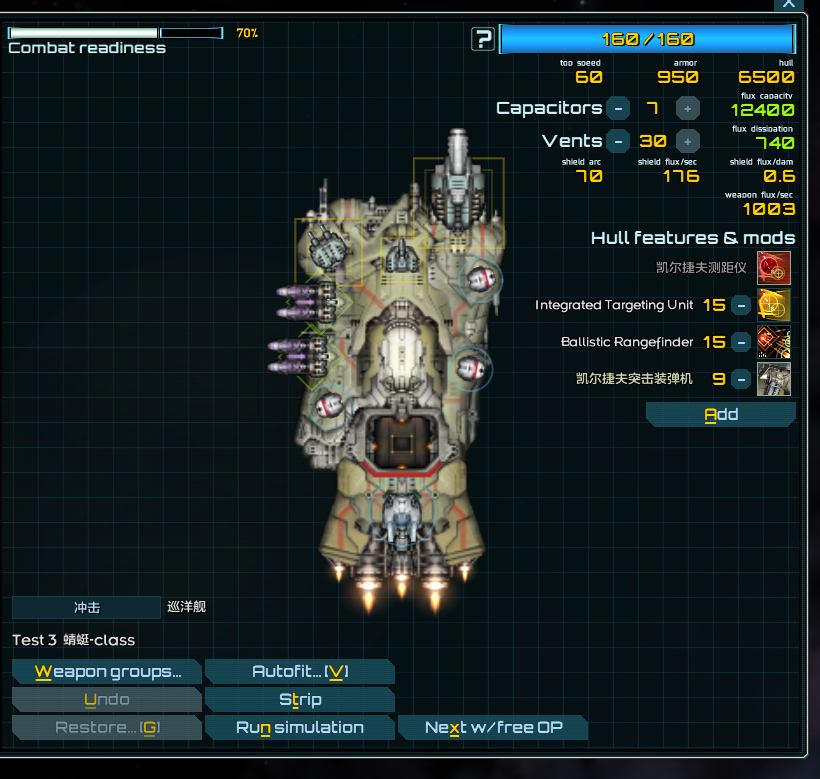Run simulation for this loadout
Viewport: 820px width, 779px height.
tap(299, 728)
